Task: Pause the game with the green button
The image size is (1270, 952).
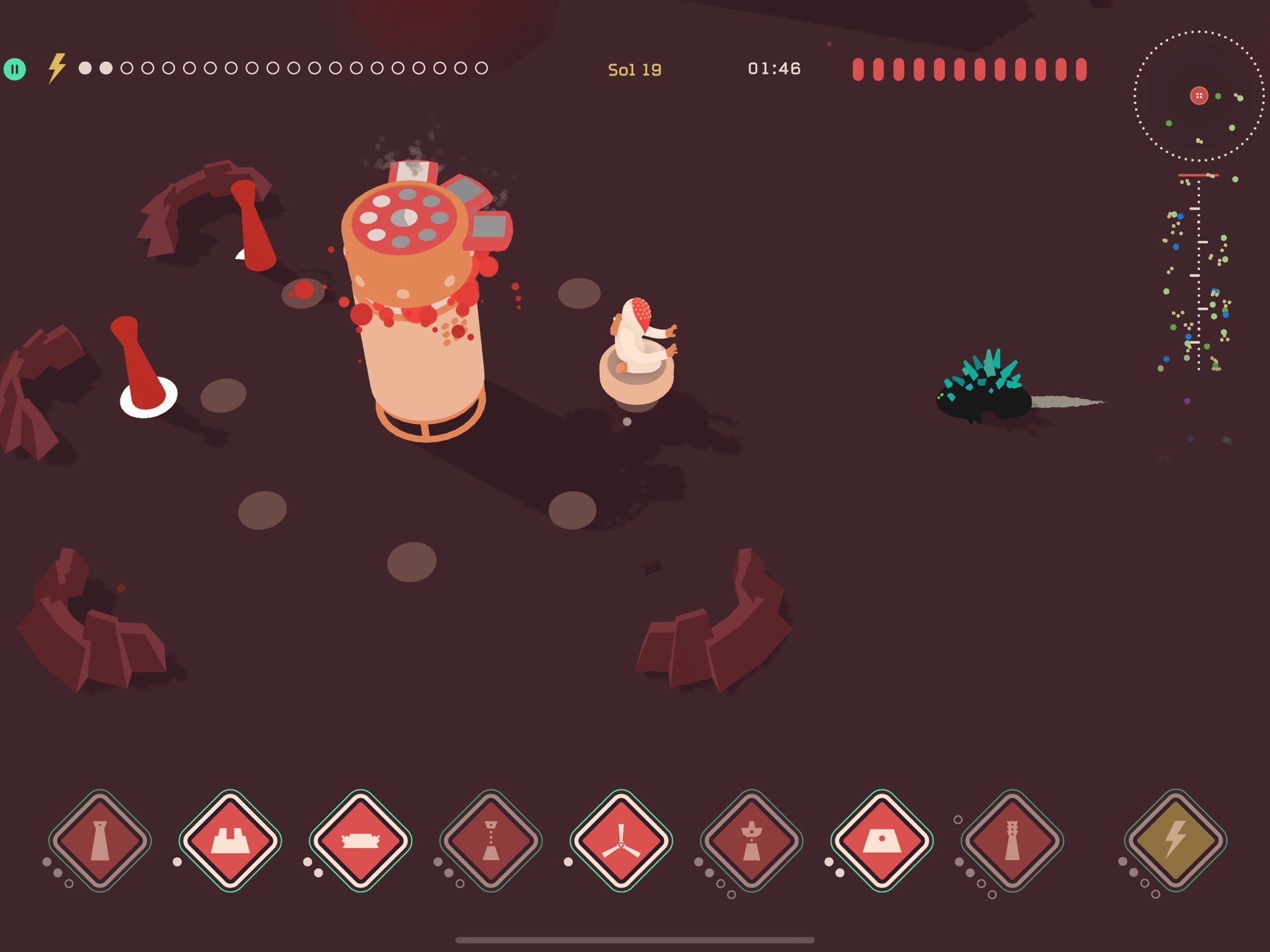Action: [x=14, y=68]
